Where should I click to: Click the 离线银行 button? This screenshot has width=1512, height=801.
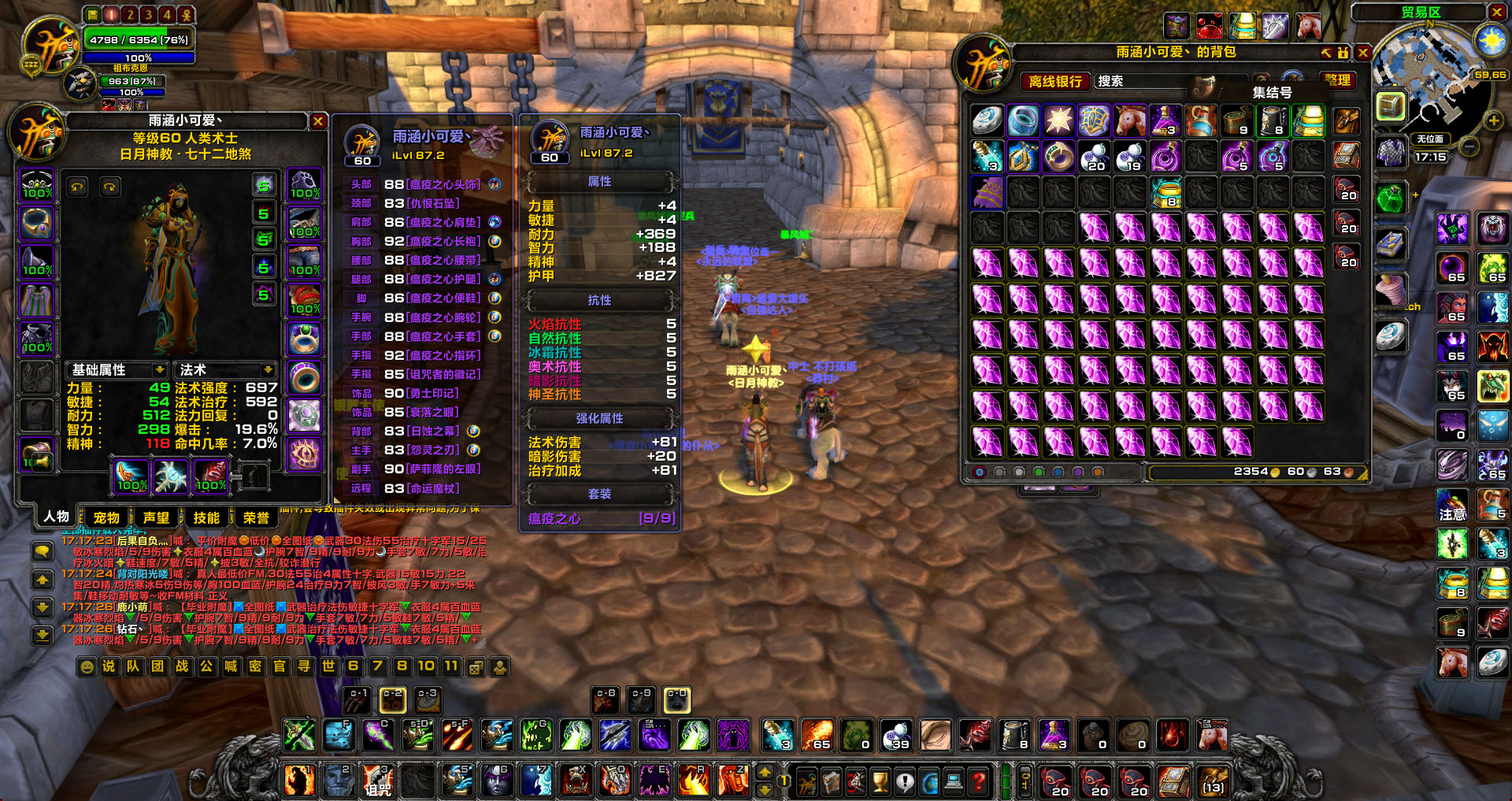coord(1055,81)
